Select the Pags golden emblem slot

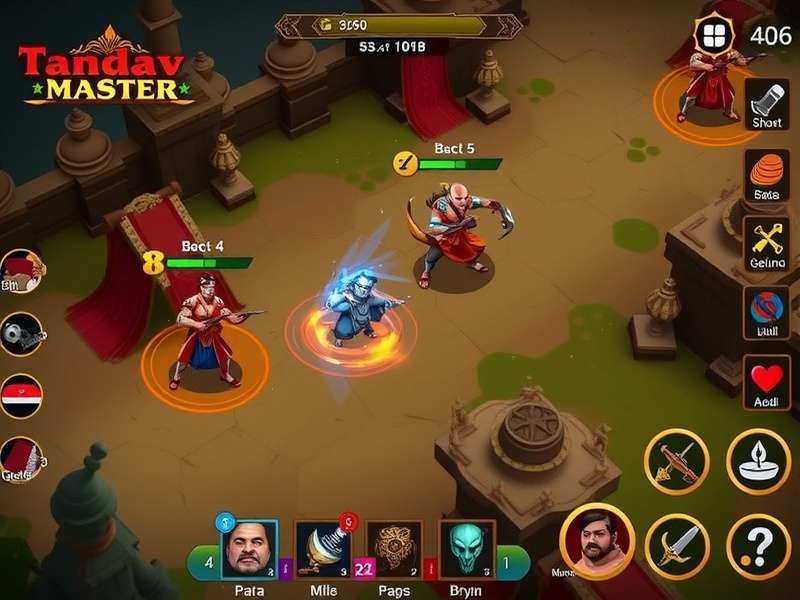tap(394, 550)
